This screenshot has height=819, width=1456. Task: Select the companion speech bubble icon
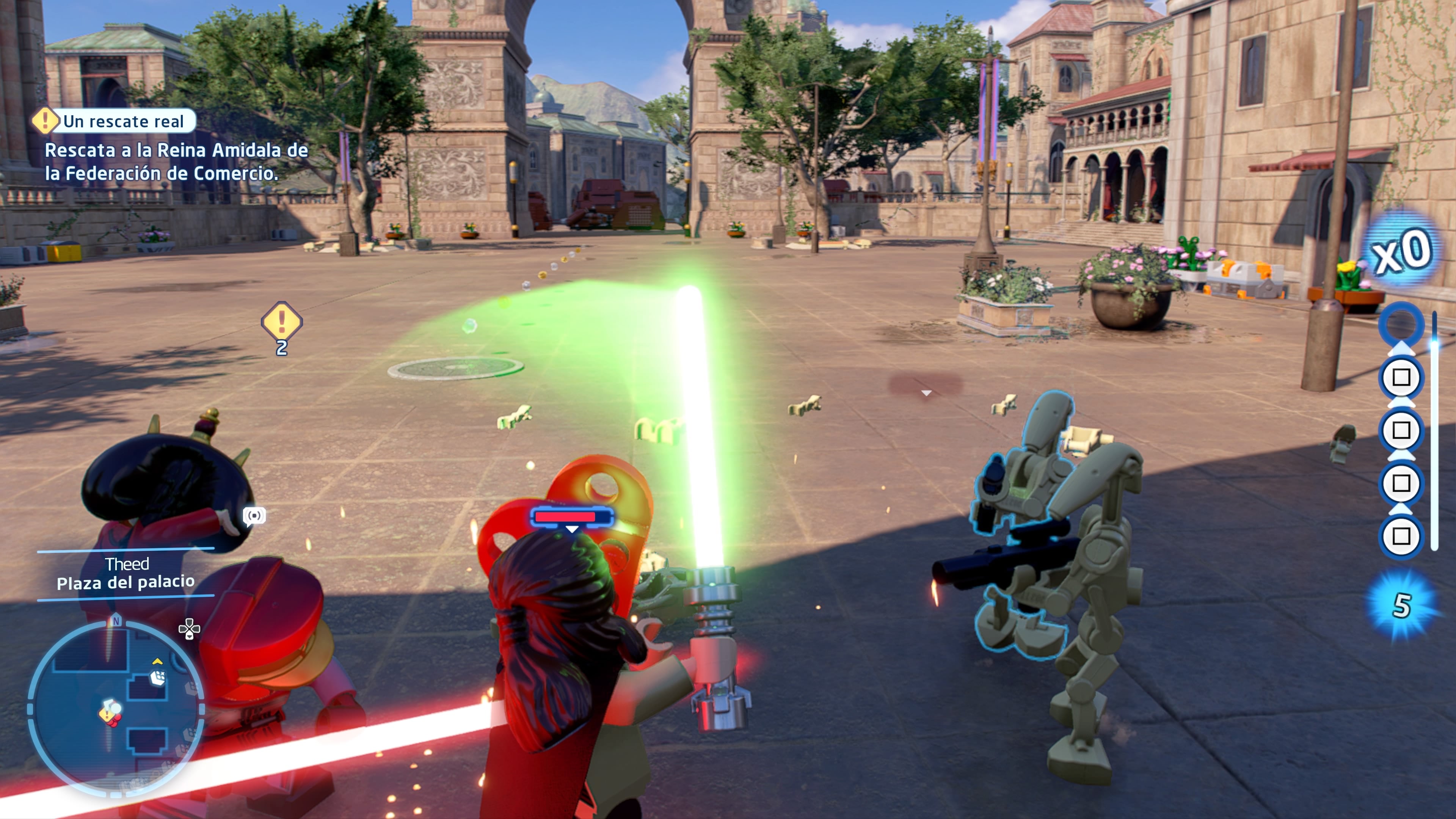coord(254,516)
